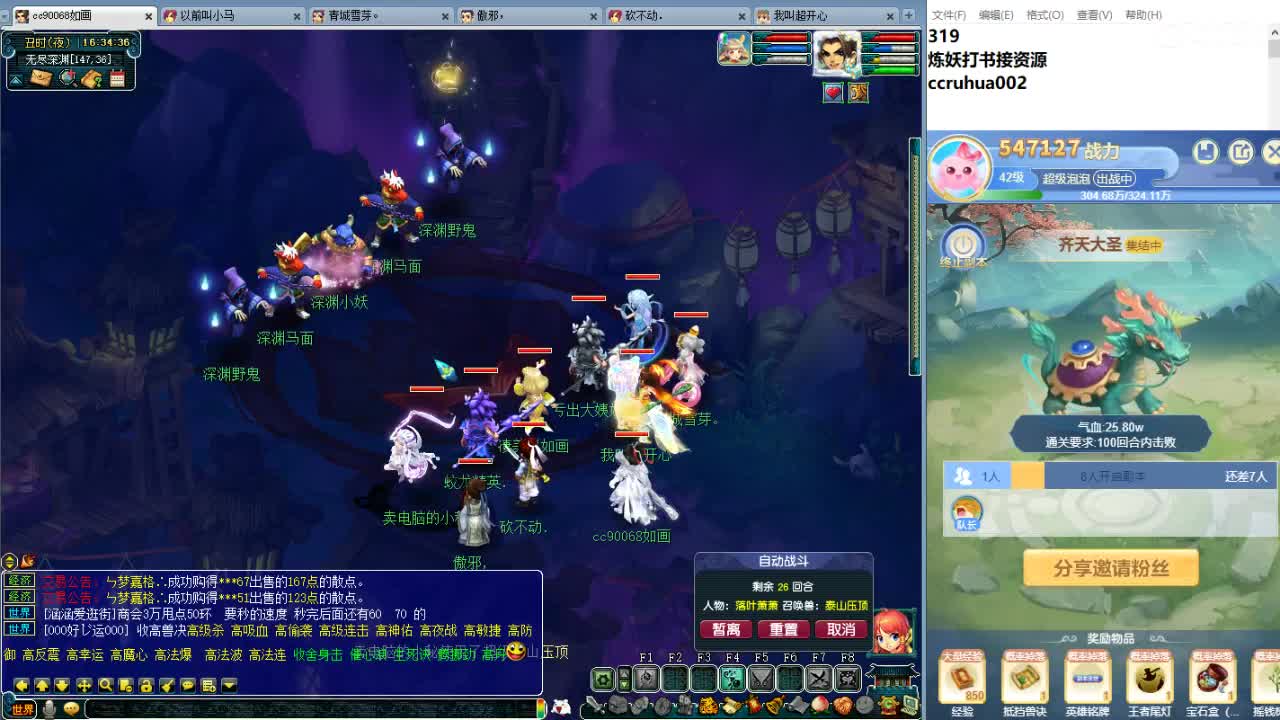The width and height of the screenshot is (1280, 720).
Task: Open the chat log list dropdown icon
Action: coord(208,686)
